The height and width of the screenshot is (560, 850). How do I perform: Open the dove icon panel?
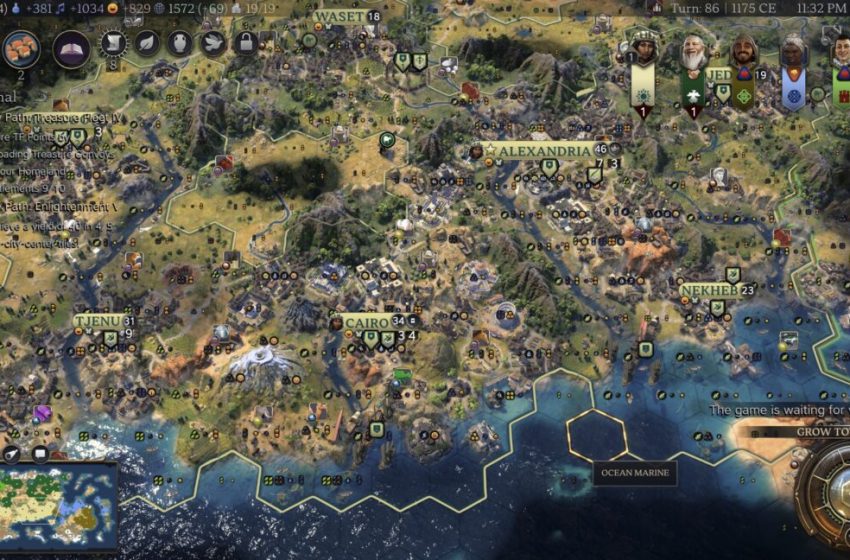pyautogui.click(x=212, y=43)
